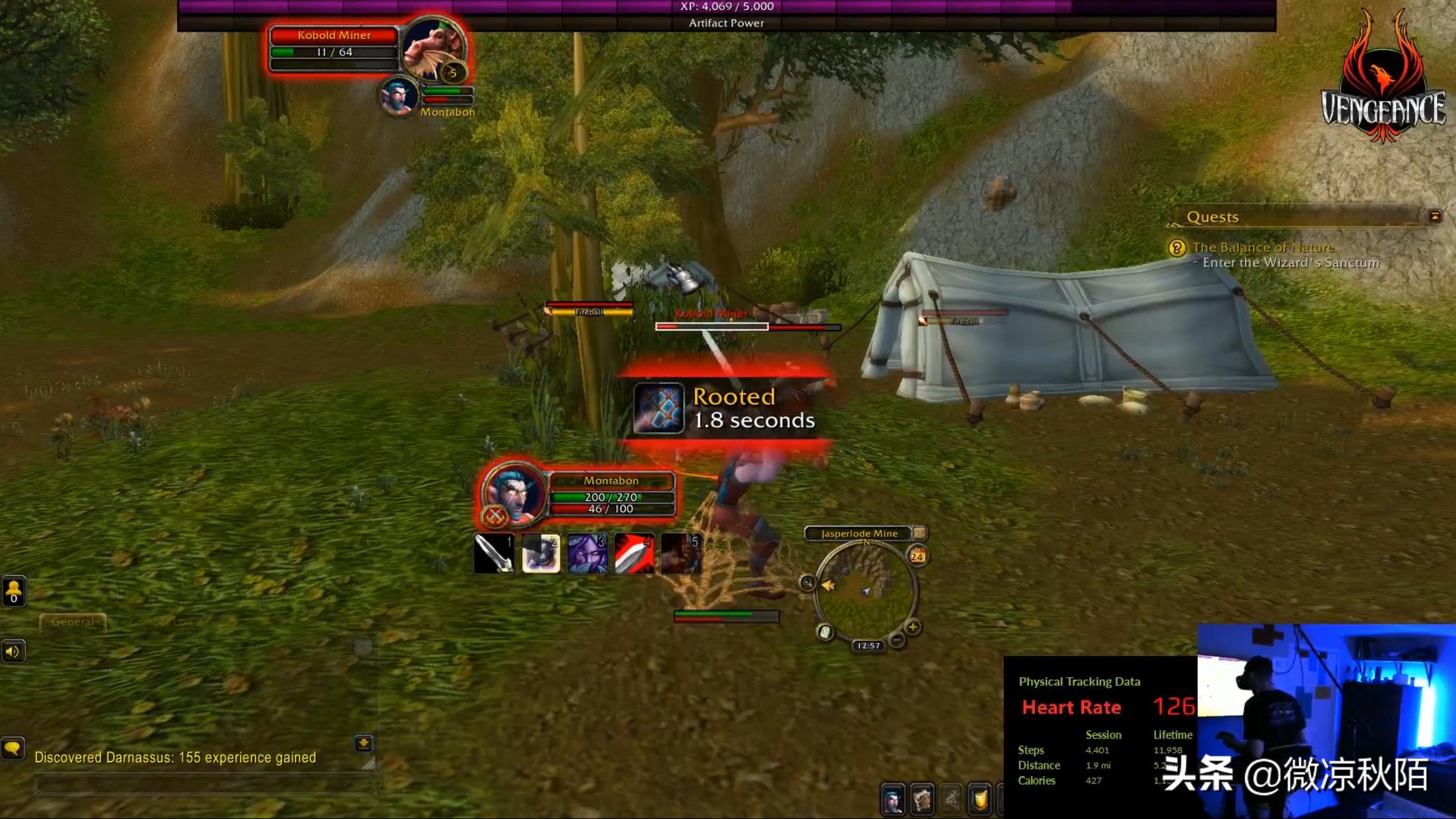Activate the sword attack ability in slot 1
The width and height of the screenshot is (1456, 819).
click(x=494, y=553)
